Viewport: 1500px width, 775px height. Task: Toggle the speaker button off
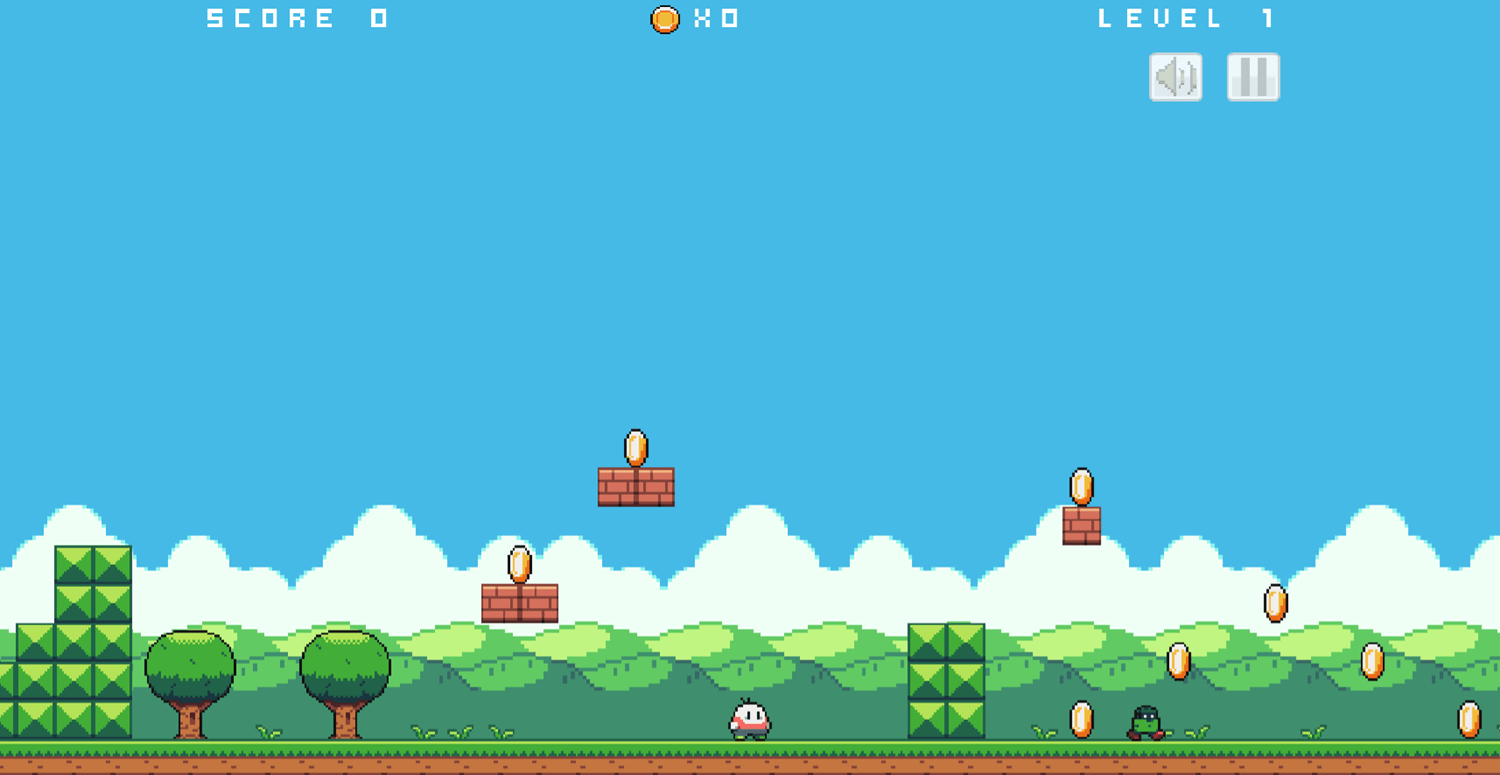coord(1174,77)
